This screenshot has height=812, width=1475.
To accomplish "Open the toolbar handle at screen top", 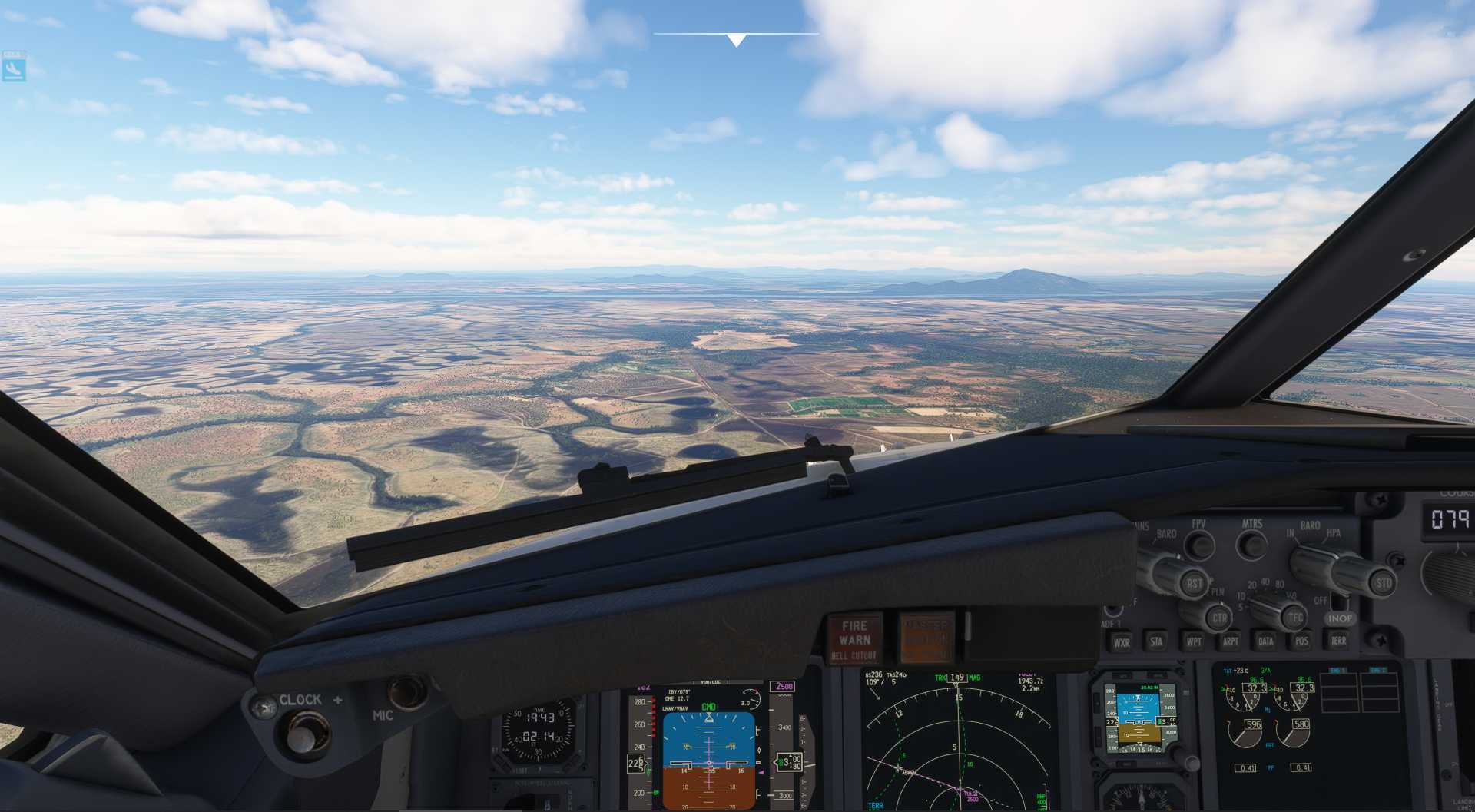I will coord(736,38).
